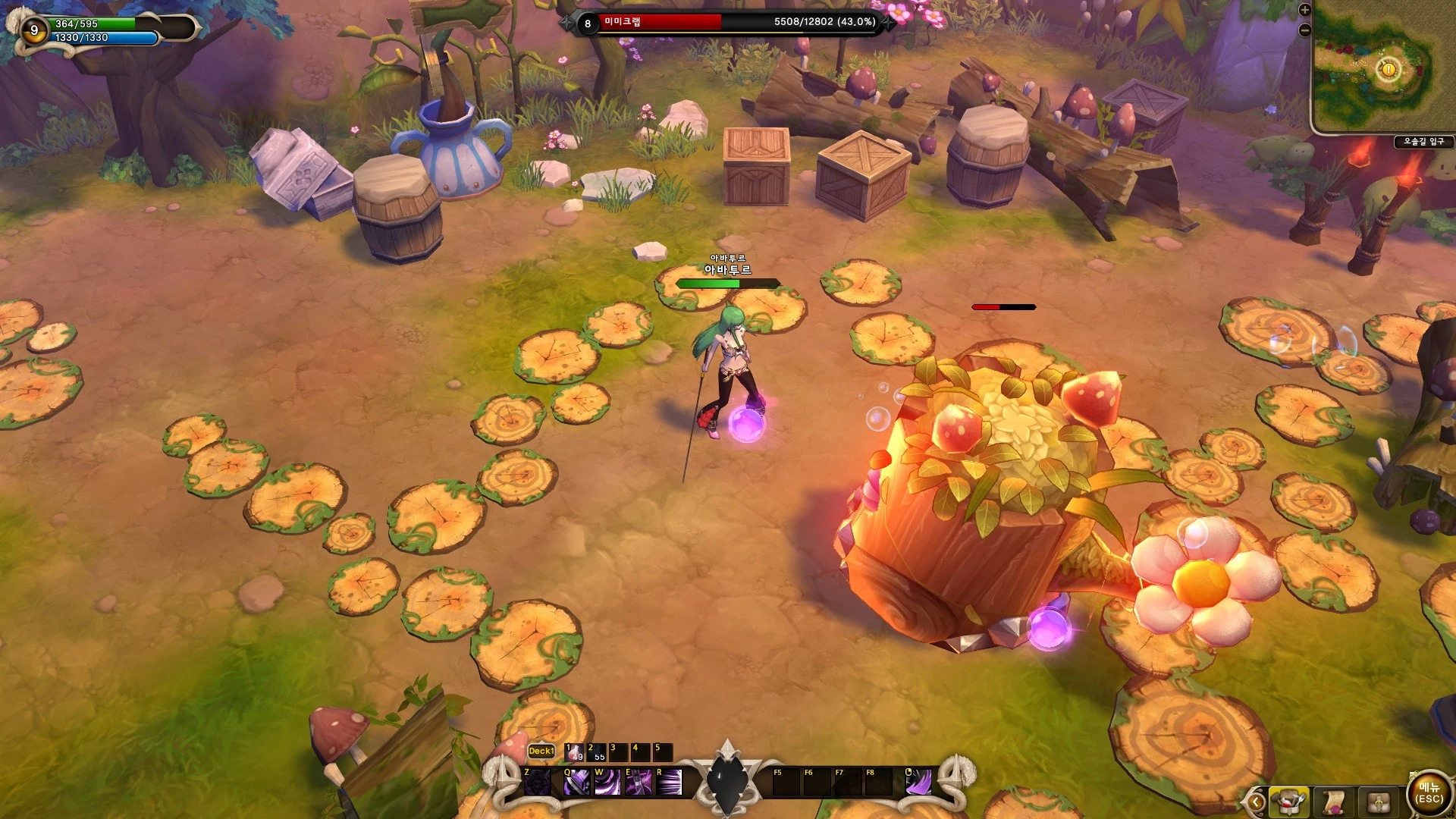Use the red potion in slot 1
The height and width of the screenshot is (819, 1456).
[576, 752]
